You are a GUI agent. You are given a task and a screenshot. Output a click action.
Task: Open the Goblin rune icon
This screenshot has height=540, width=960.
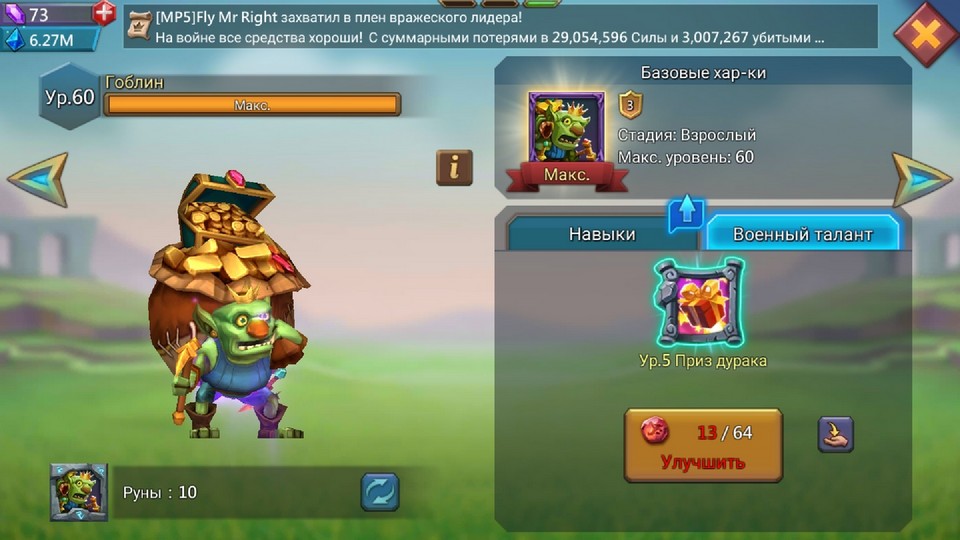79,492
